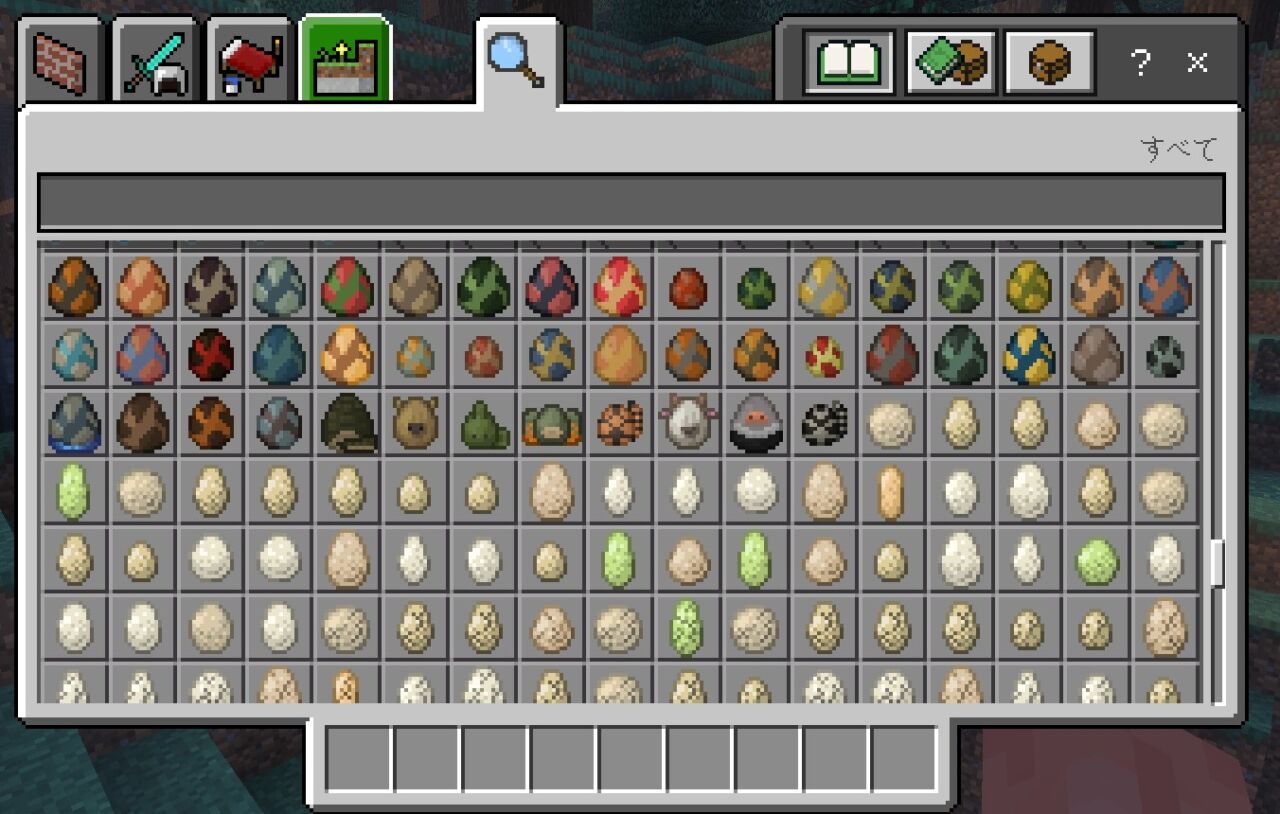The width and height of the screenshot is (1280, 814).
Task: Show the book and chest layout button
Action: (950, 63)
